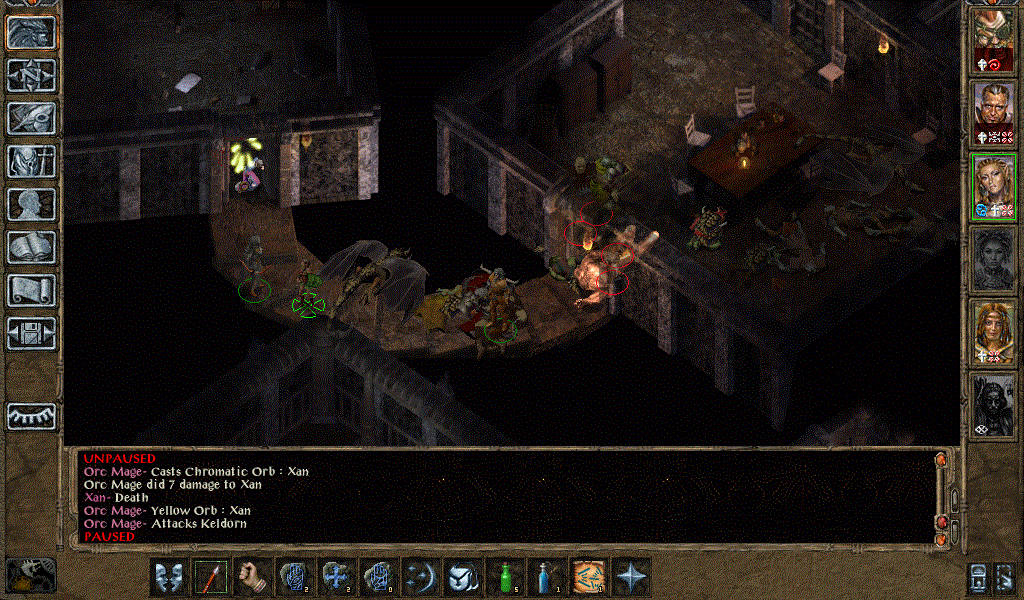This screenshot has width=1024, height=600.
Task: Open the priest scroll button
Action: click(x=31, y=290)
